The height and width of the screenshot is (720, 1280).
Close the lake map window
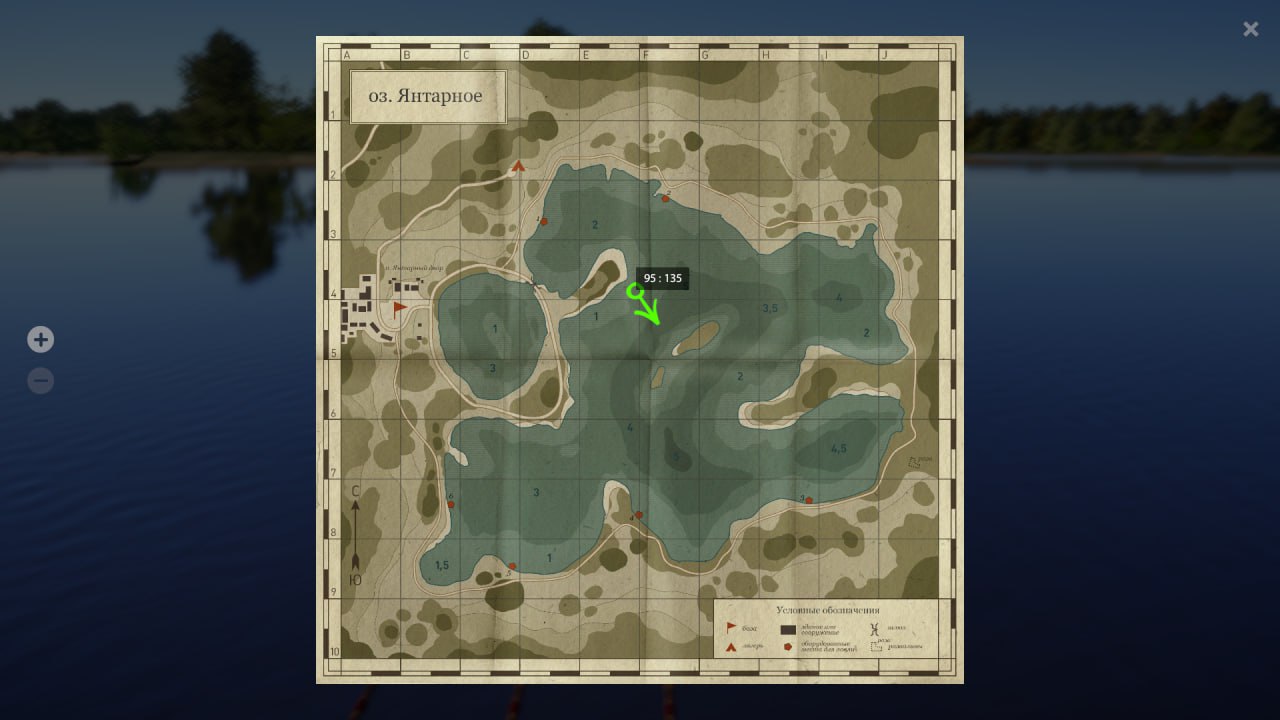(1250, 29)
